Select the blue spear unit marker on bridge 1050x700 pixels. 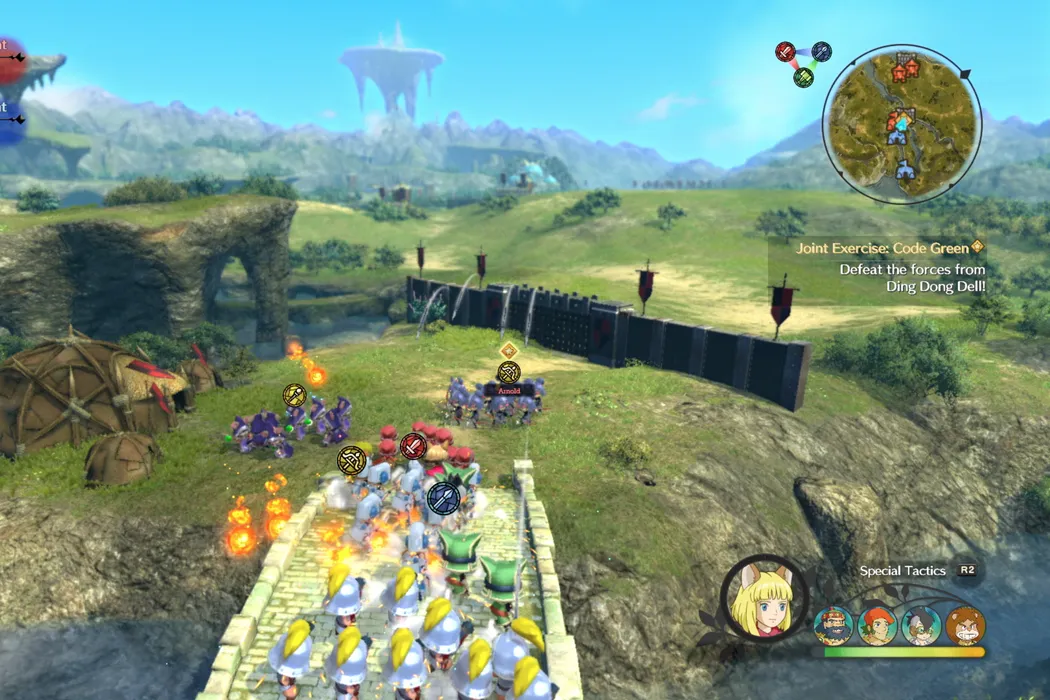tap(442, 497)
